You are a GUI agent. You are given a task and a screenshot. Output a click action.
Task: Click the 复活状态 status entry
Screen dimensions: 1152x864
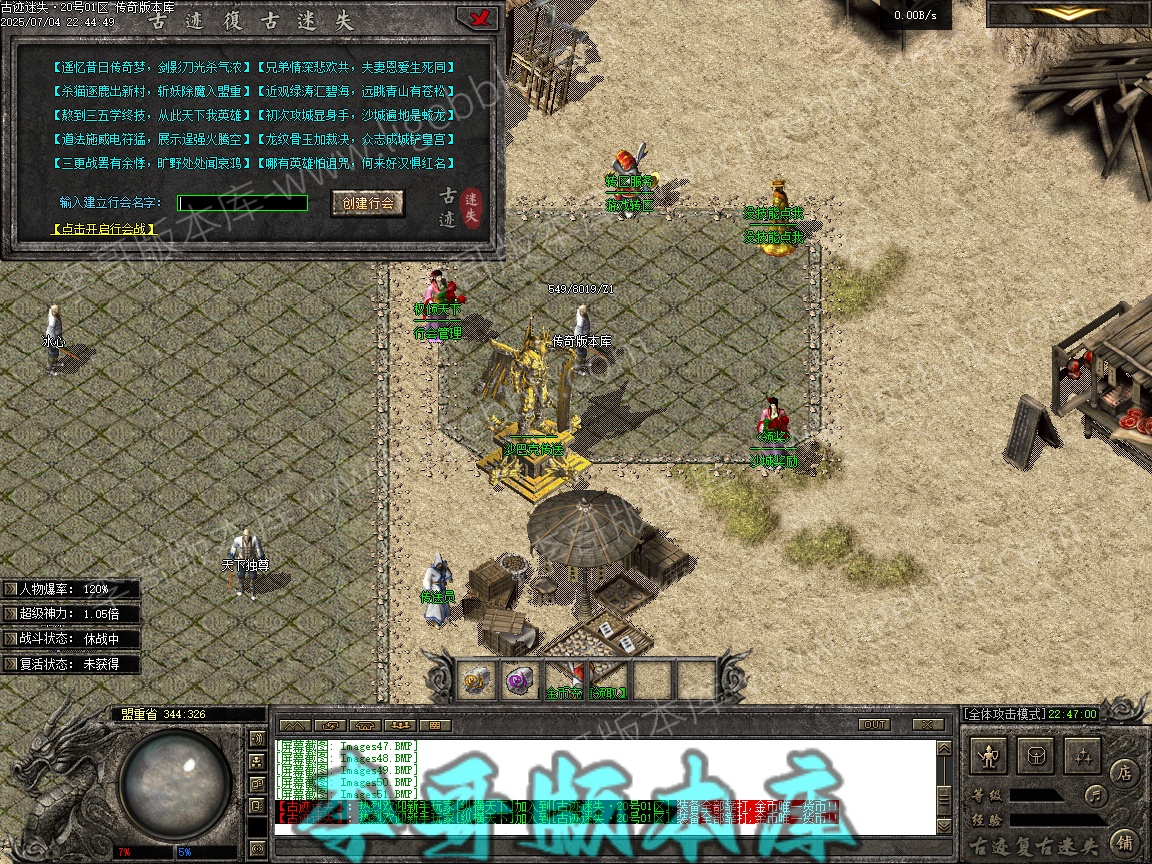pyautogui.click(x=70, y=664)
